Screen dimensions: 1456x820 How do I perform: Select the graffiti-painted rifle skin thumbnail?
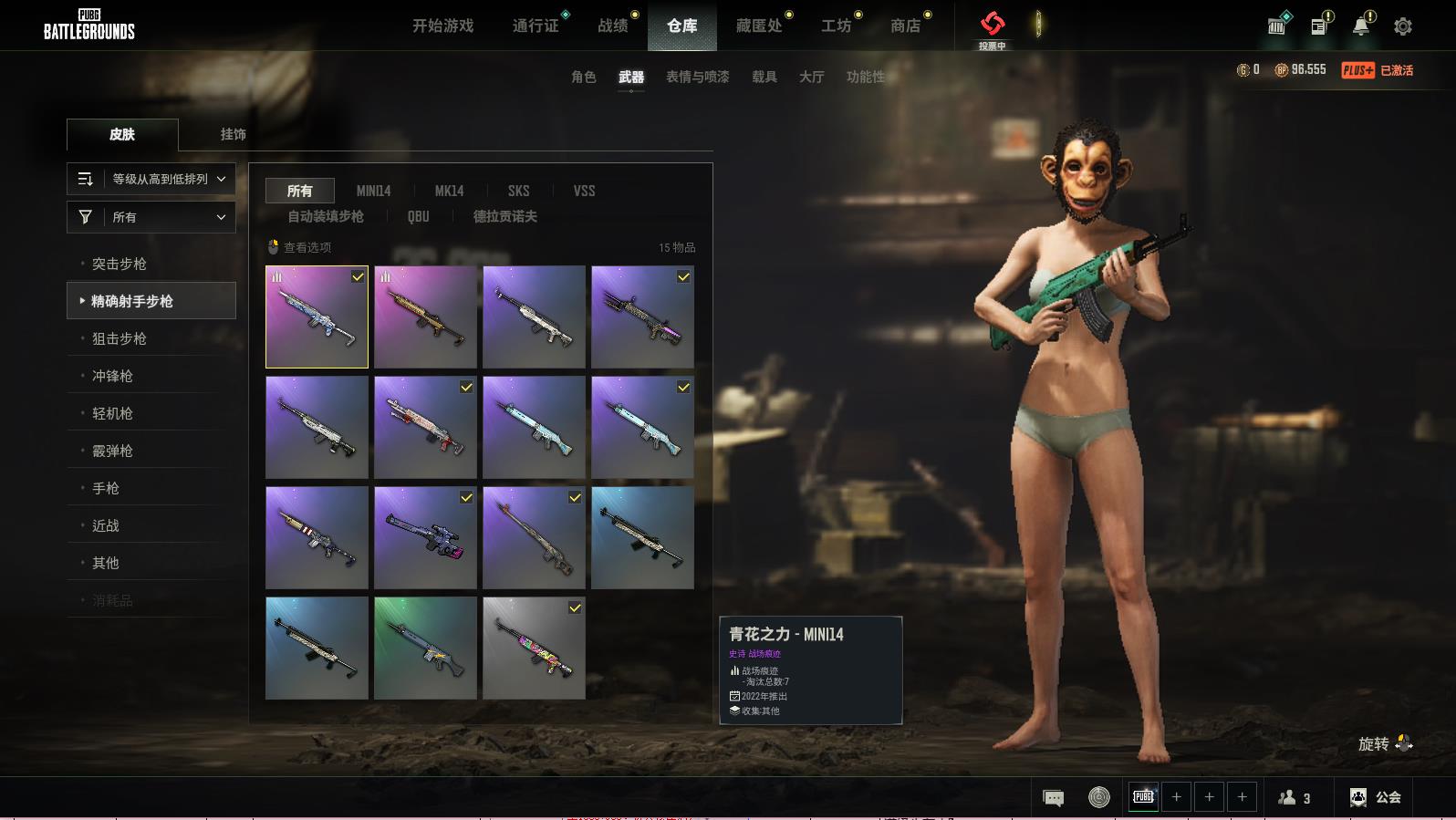pos(534,648)
